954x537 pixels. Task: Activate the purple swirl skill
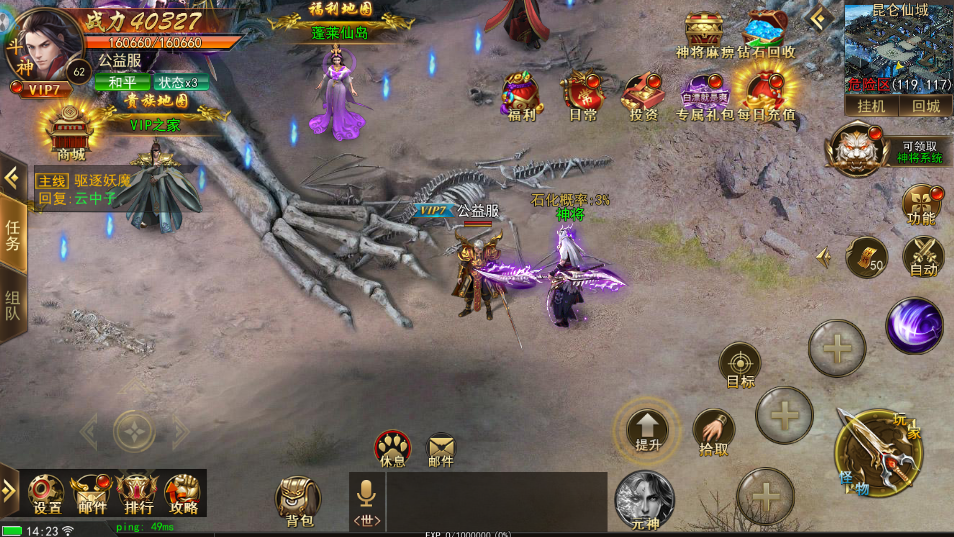(914, 326)
